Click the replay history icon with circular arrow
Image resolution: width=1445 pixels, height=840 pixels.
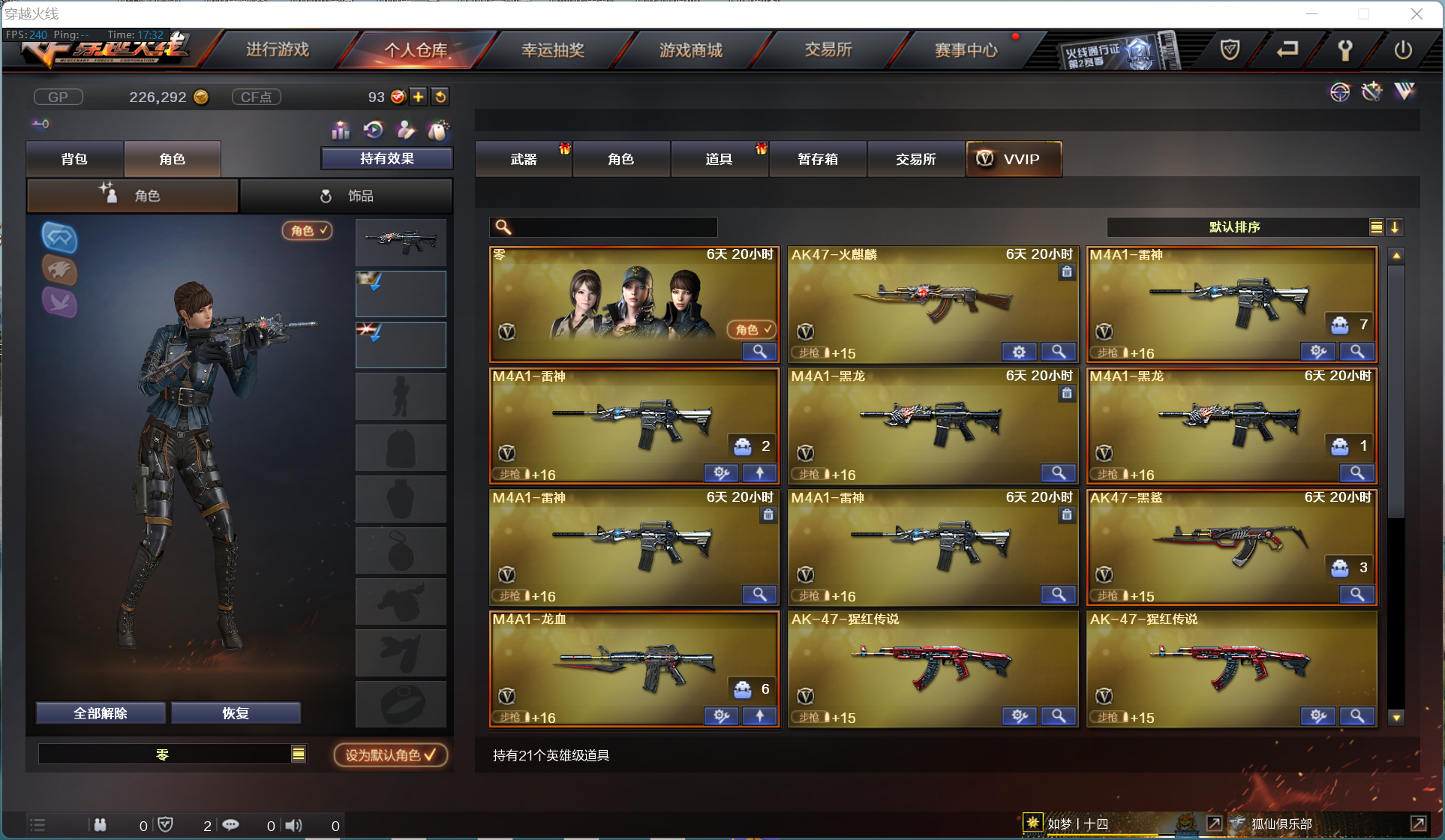pos(373,130)
